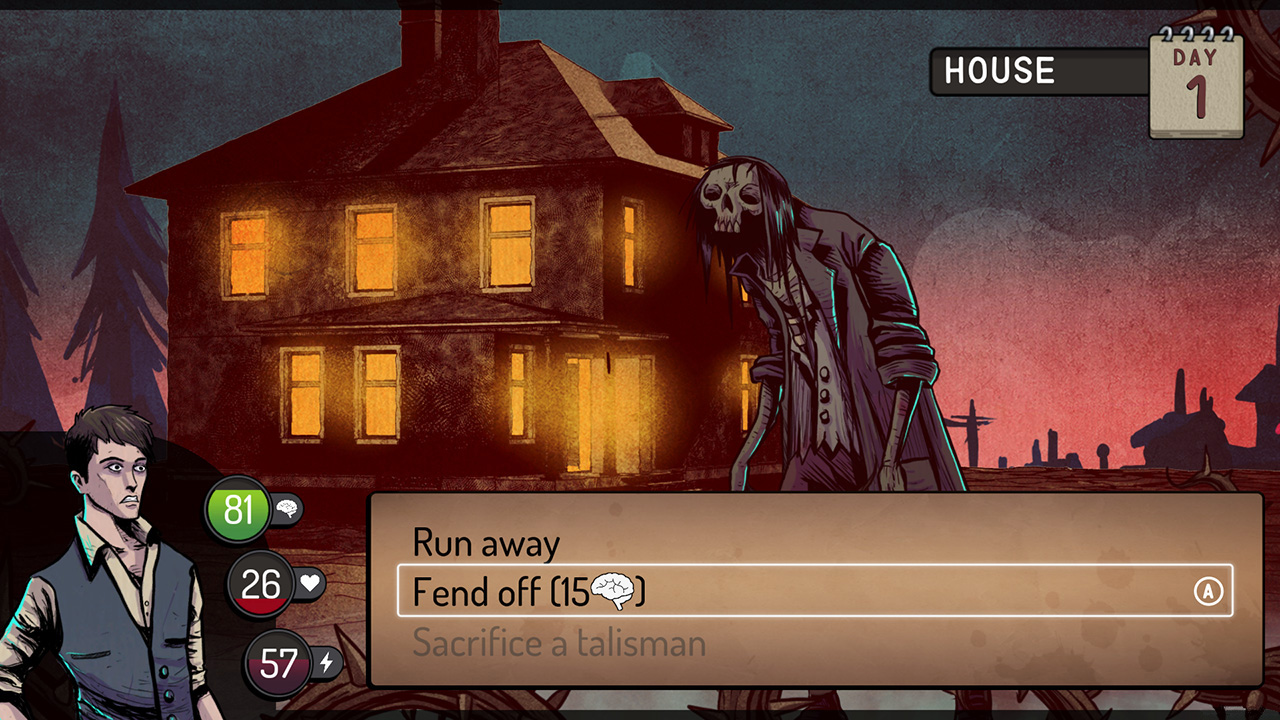
Task: Click the DAY label on the calendar
Action: tap(1196, 58)
